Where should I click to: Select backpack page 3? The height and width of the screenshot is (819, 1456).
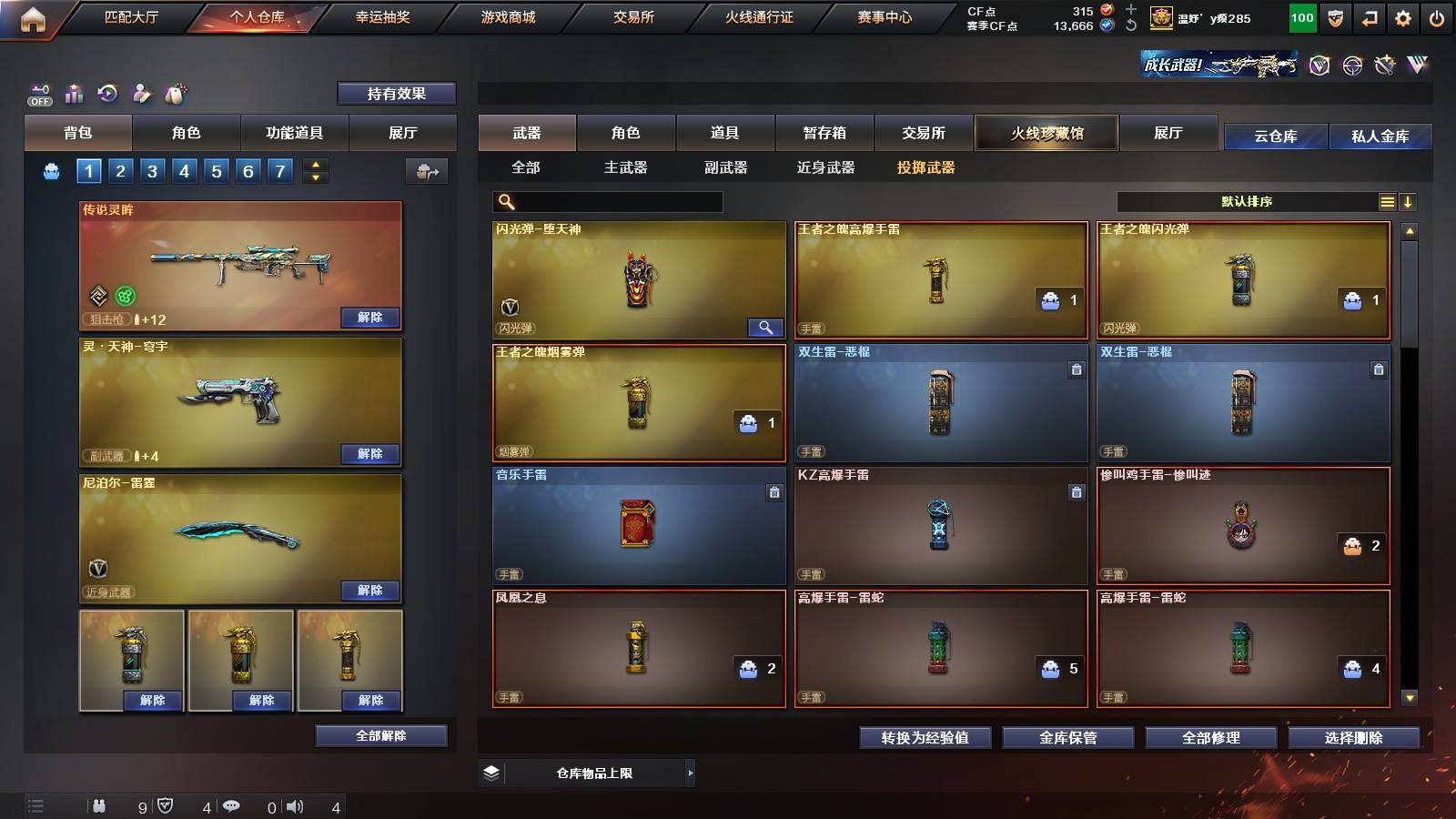pos(154,169)
